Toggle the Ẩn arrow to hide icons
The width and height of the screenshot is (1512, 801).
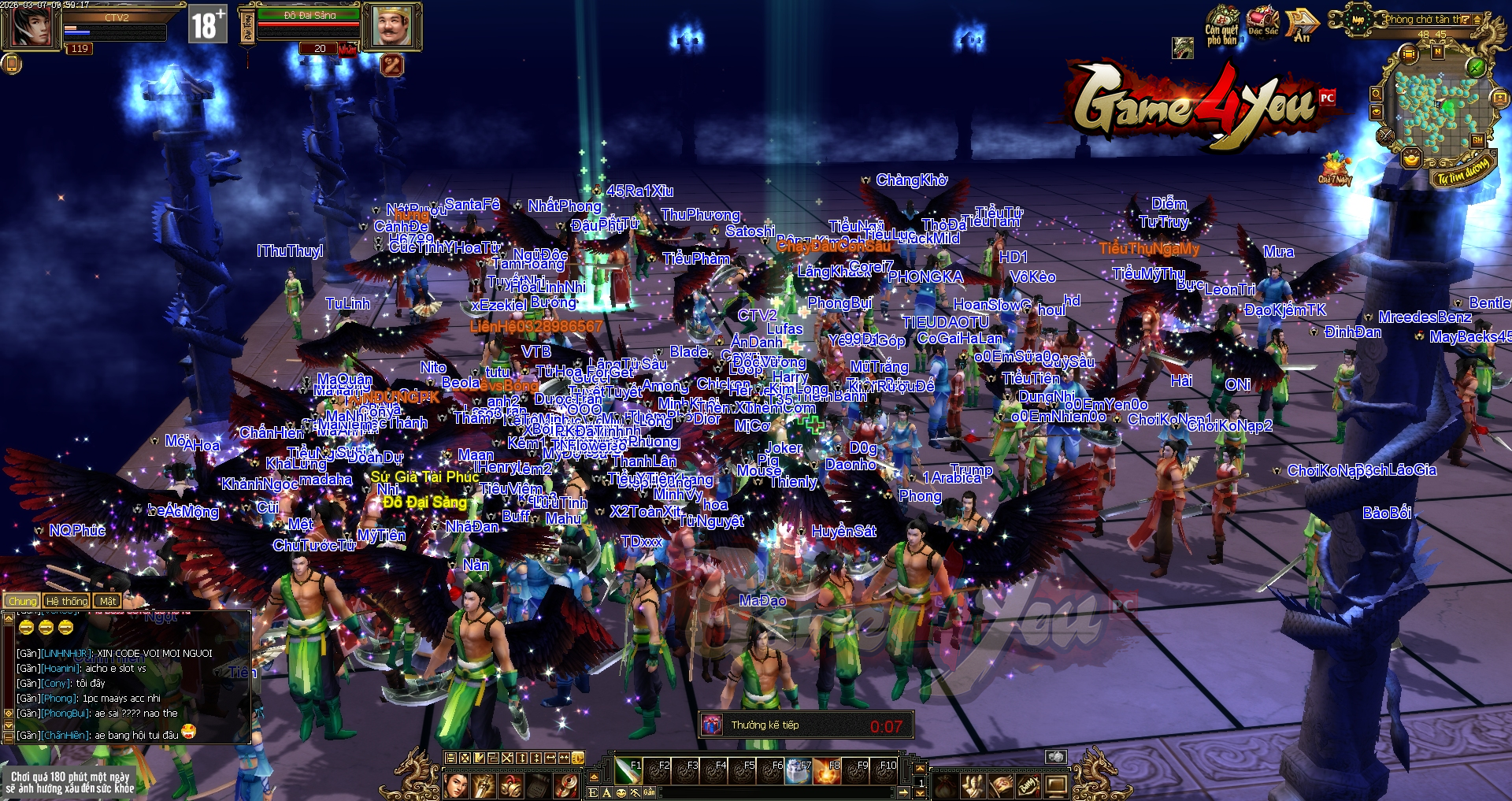point(1302,25)
